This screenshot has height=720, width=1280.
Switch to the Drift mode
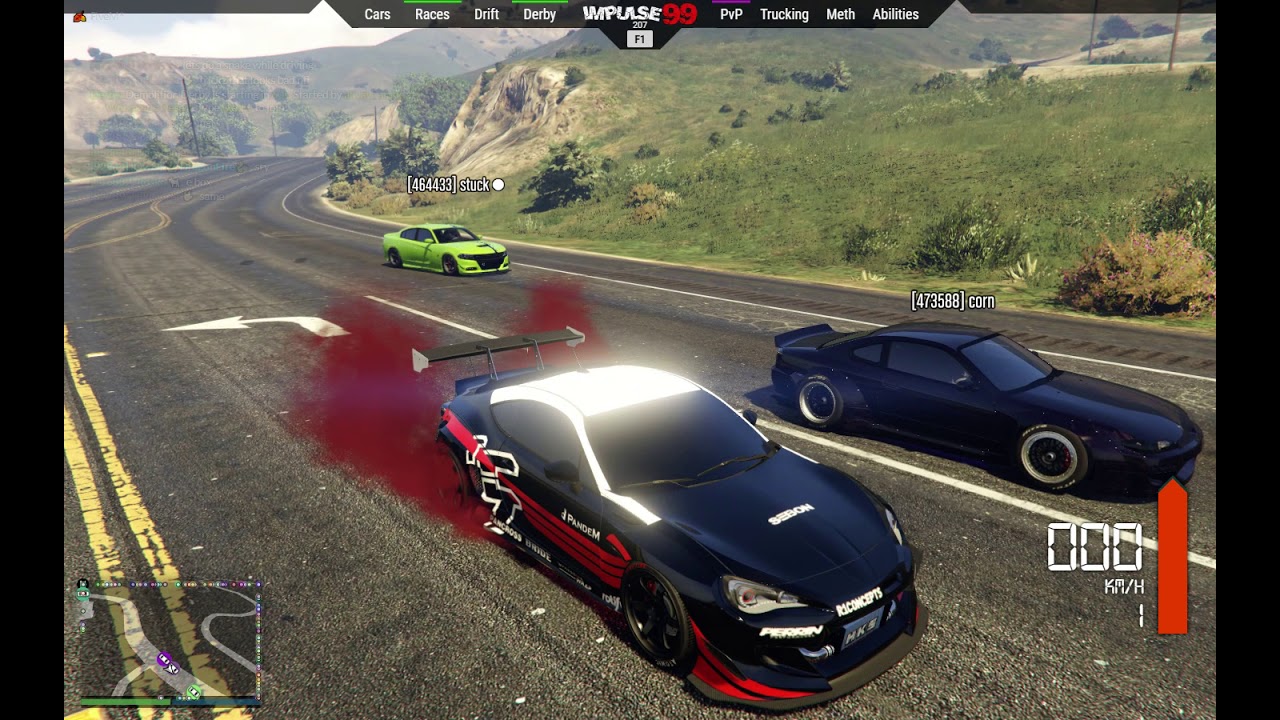tap(486, 14)
